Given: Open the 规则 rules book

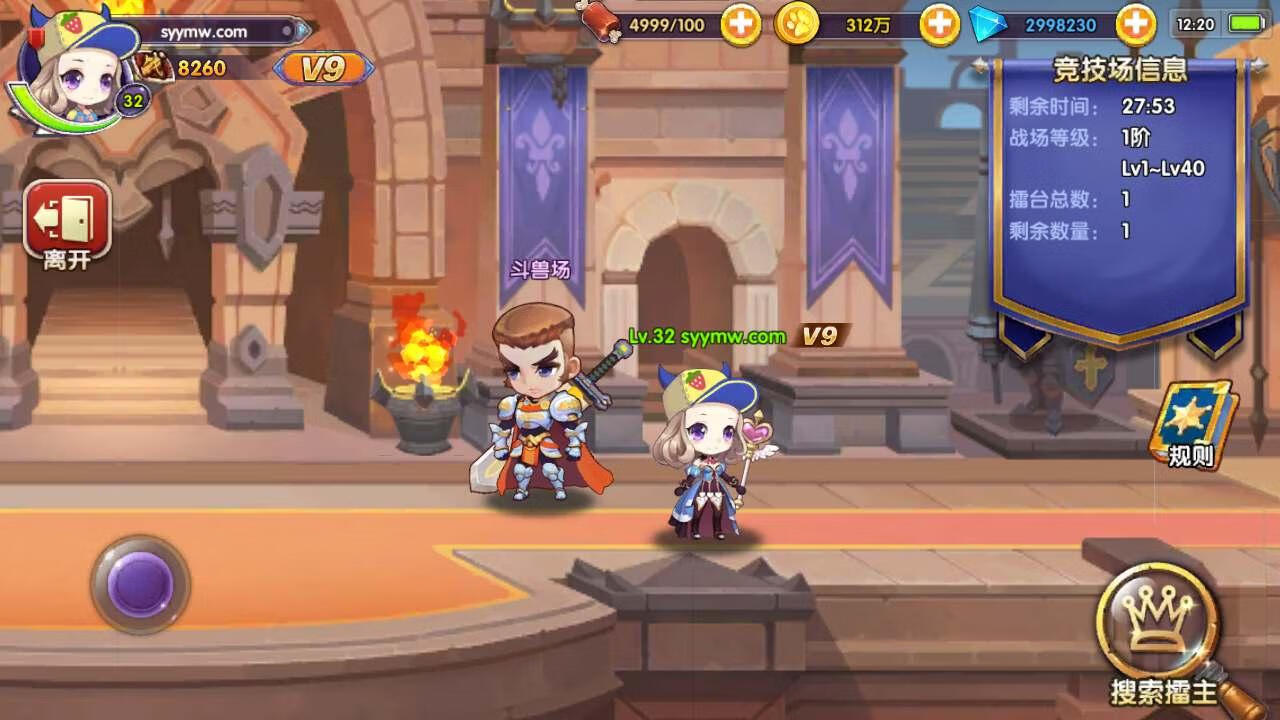Looking at the screenshot, I should coord(1192,424).
